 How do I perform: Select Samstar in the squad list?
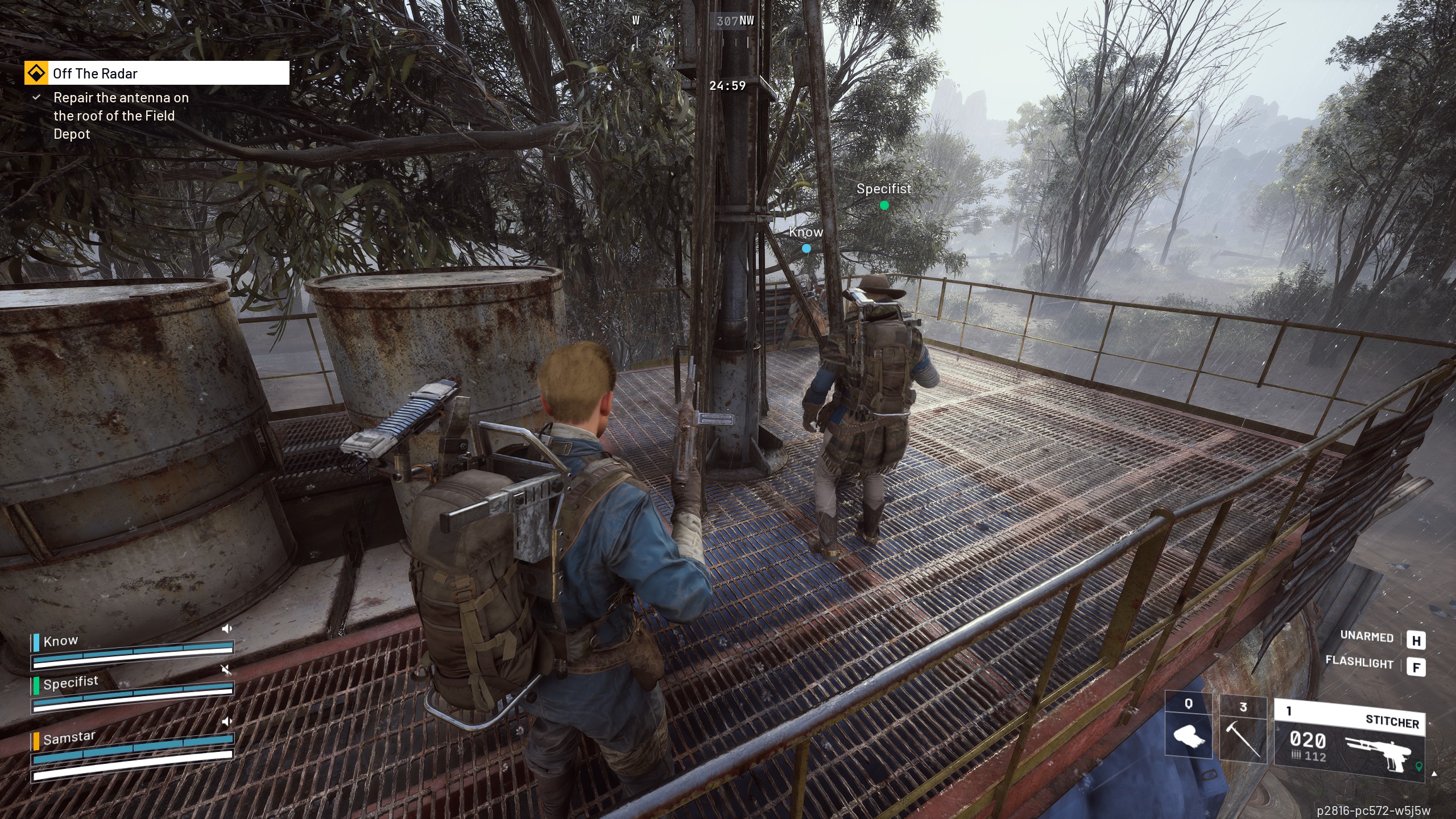tap(69, 738)
